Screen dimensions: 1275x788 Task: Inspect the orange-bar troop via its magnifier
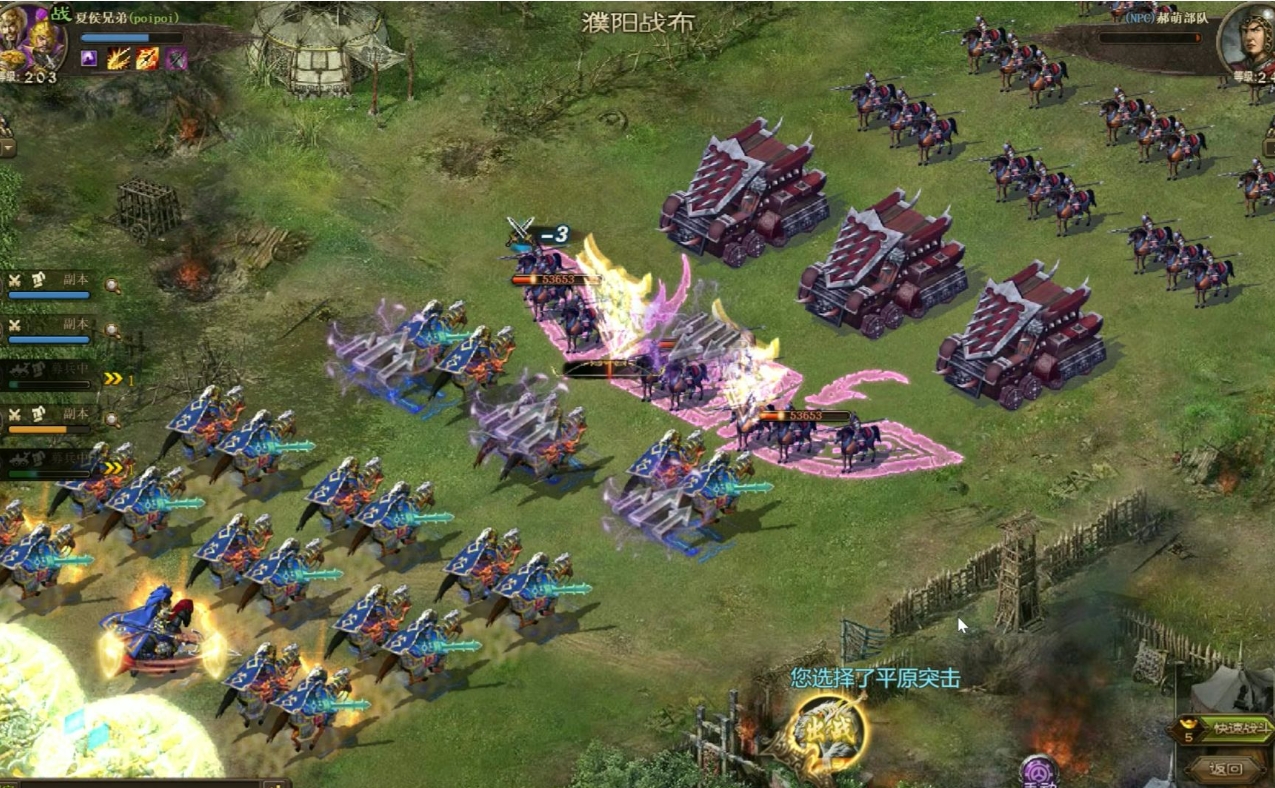coord(113,419)
